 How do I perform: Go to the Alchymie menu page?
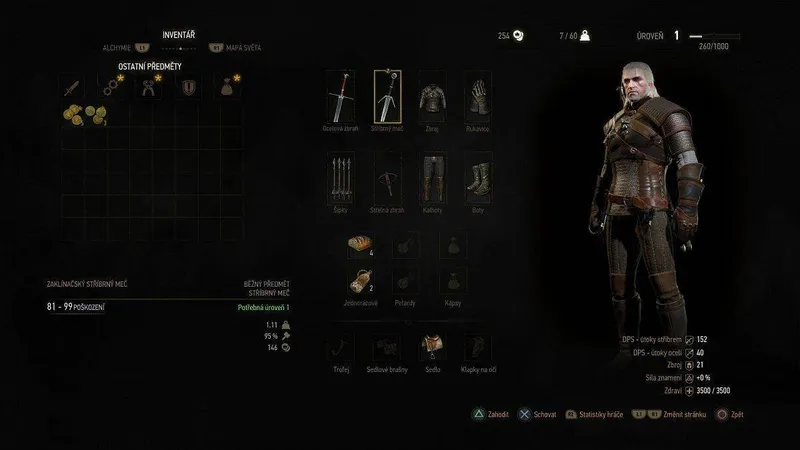(x=118, y=47)
